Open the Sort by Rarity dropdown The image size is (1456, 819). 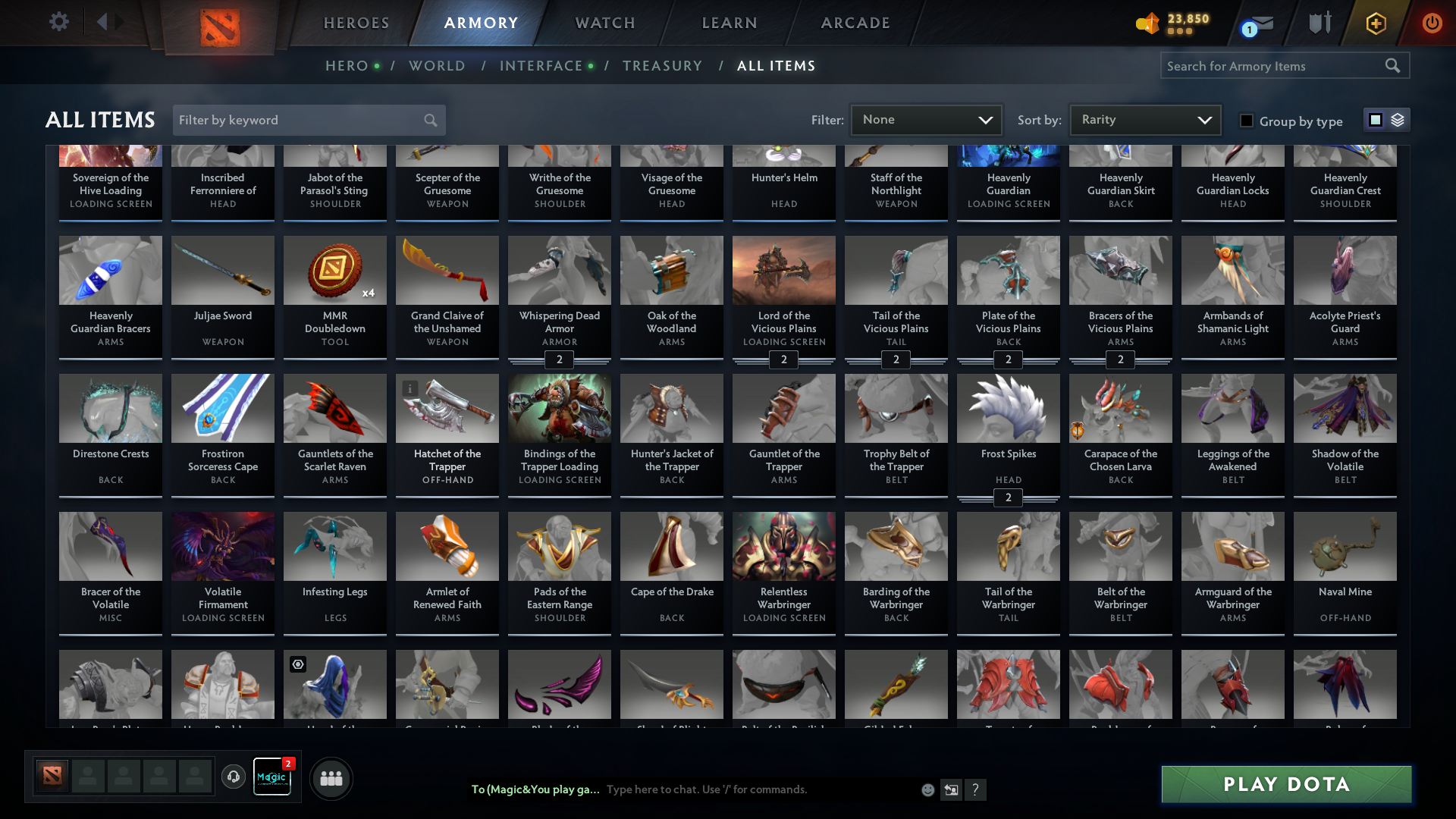(x=1144, y=119)
